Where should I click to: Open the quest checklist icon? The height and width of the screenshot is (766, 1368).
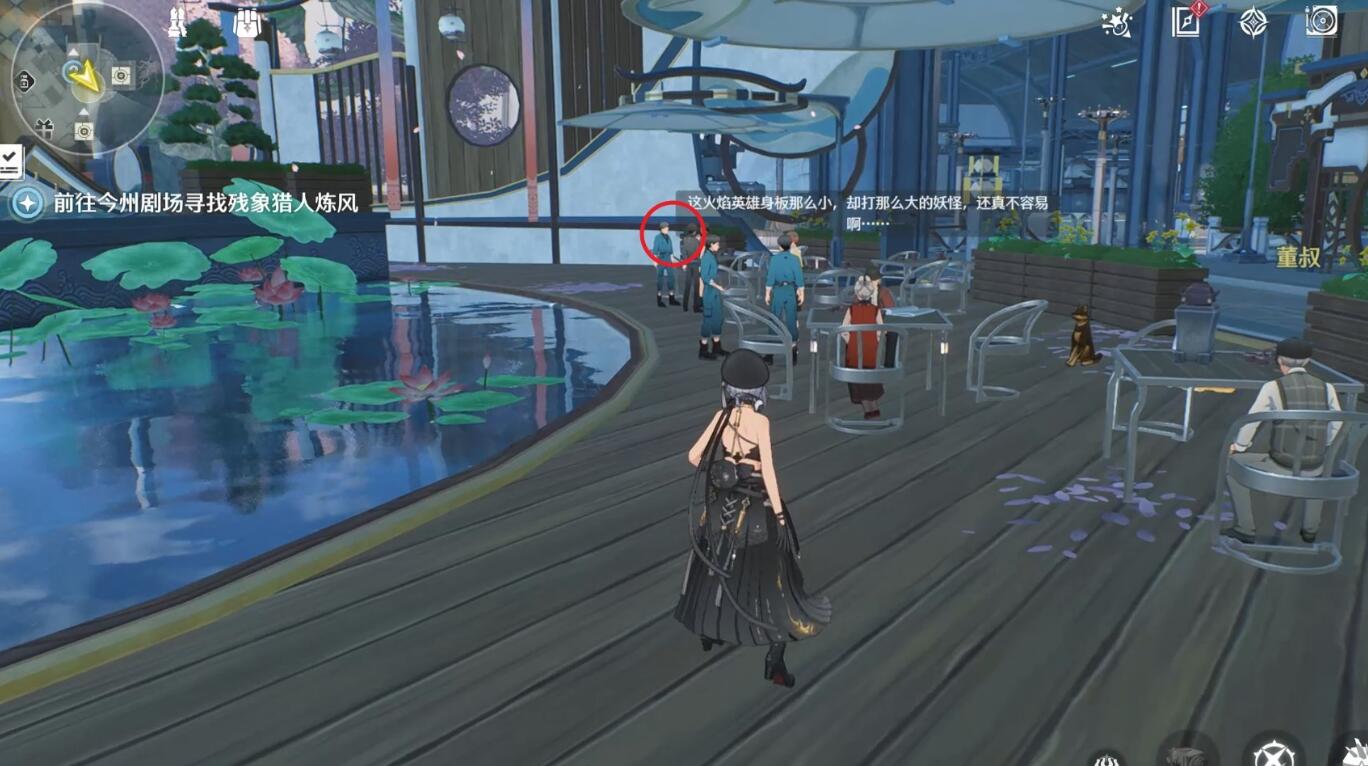(11, 160)
